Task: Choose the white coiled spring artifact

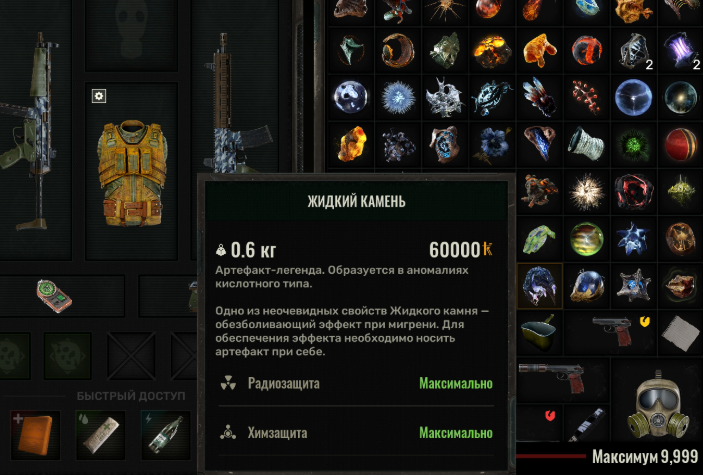Action: tap(589, 143)
